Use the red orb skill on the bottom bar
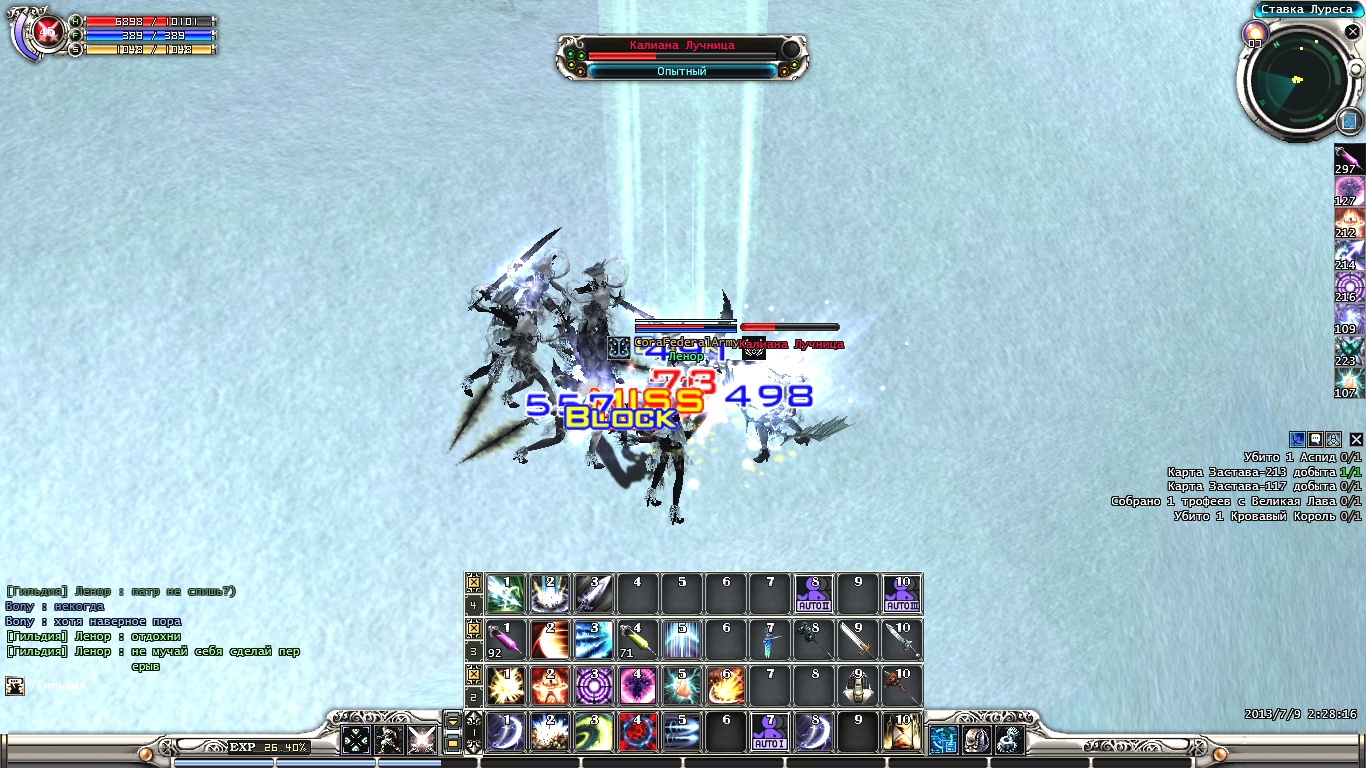This screenshot has height=768, width=1366. click(x=637, y=732)
